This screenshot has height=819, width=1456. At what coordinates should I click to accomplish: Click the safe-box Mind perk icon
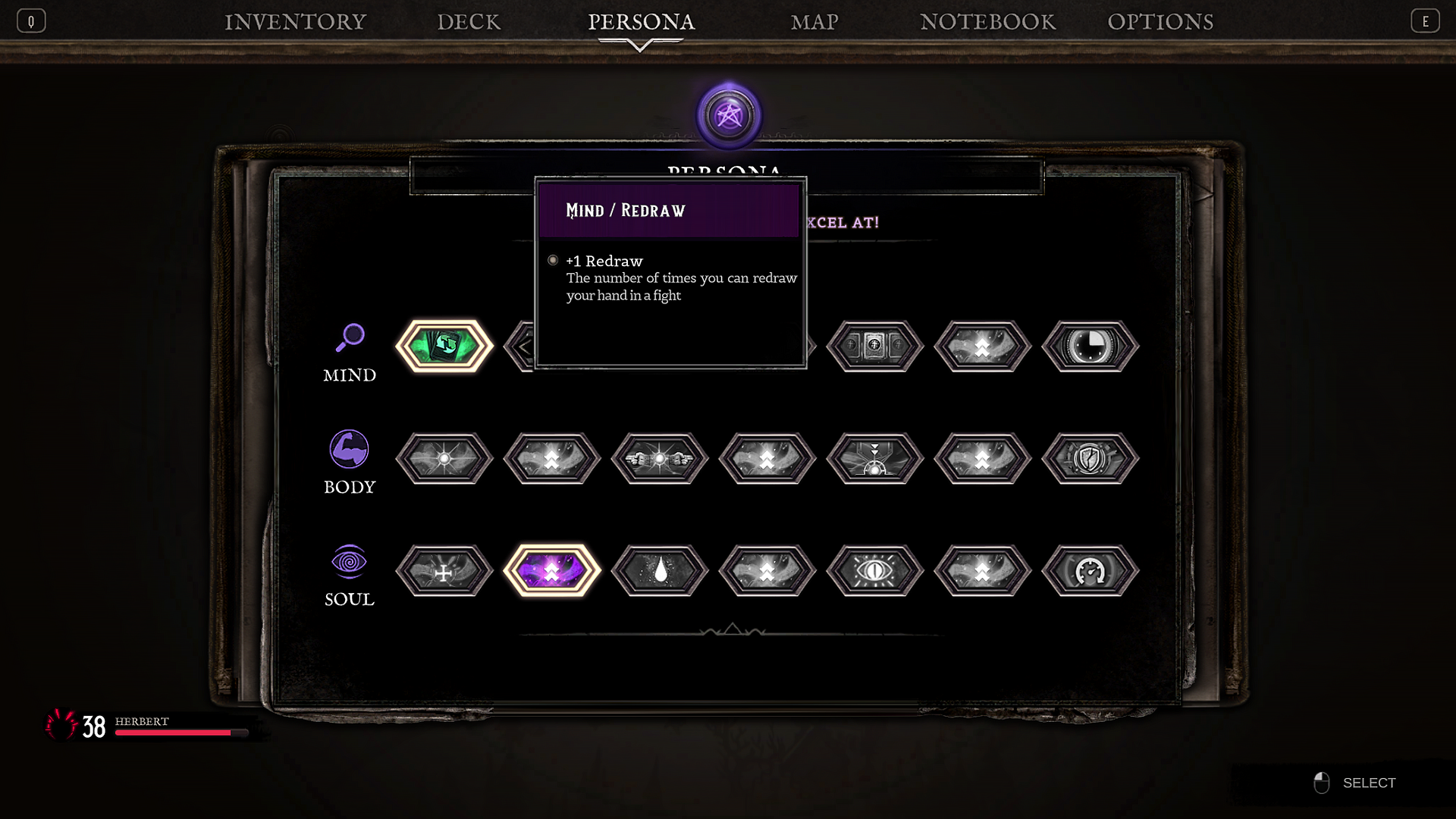coord(874,347)
